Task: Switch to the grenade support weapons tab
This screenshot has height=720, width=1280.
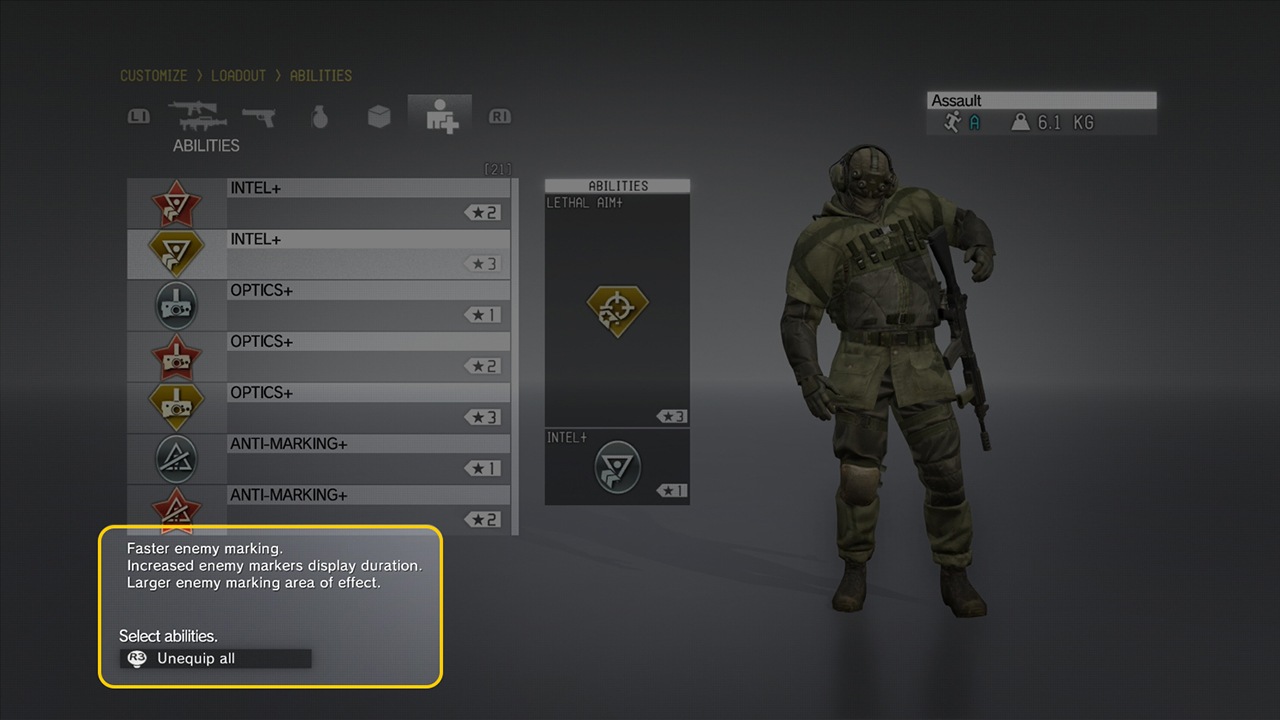Action: (x=320, y=117)
